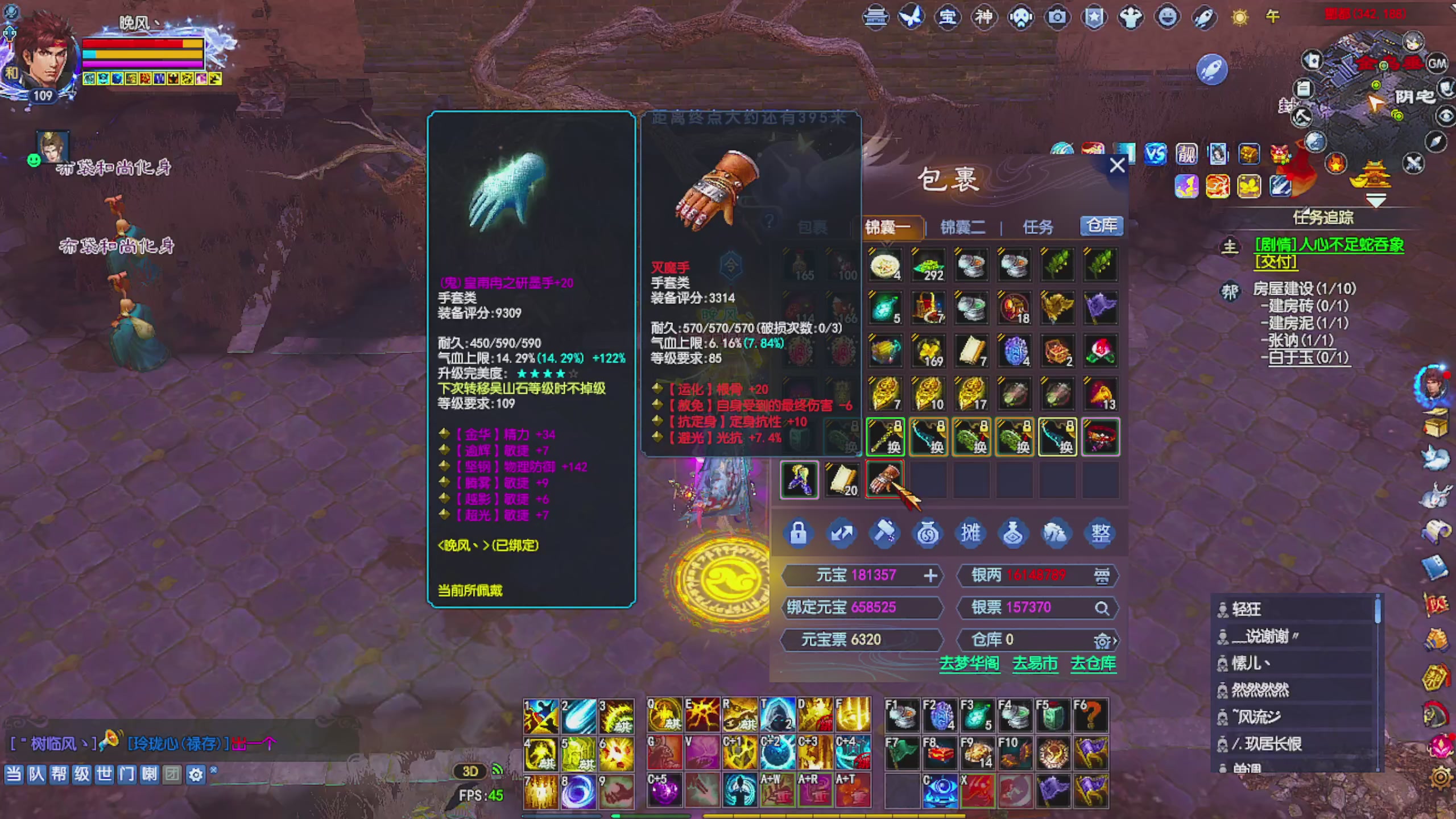Switch to the 锦囊二 tab

[x=962, y=227]
